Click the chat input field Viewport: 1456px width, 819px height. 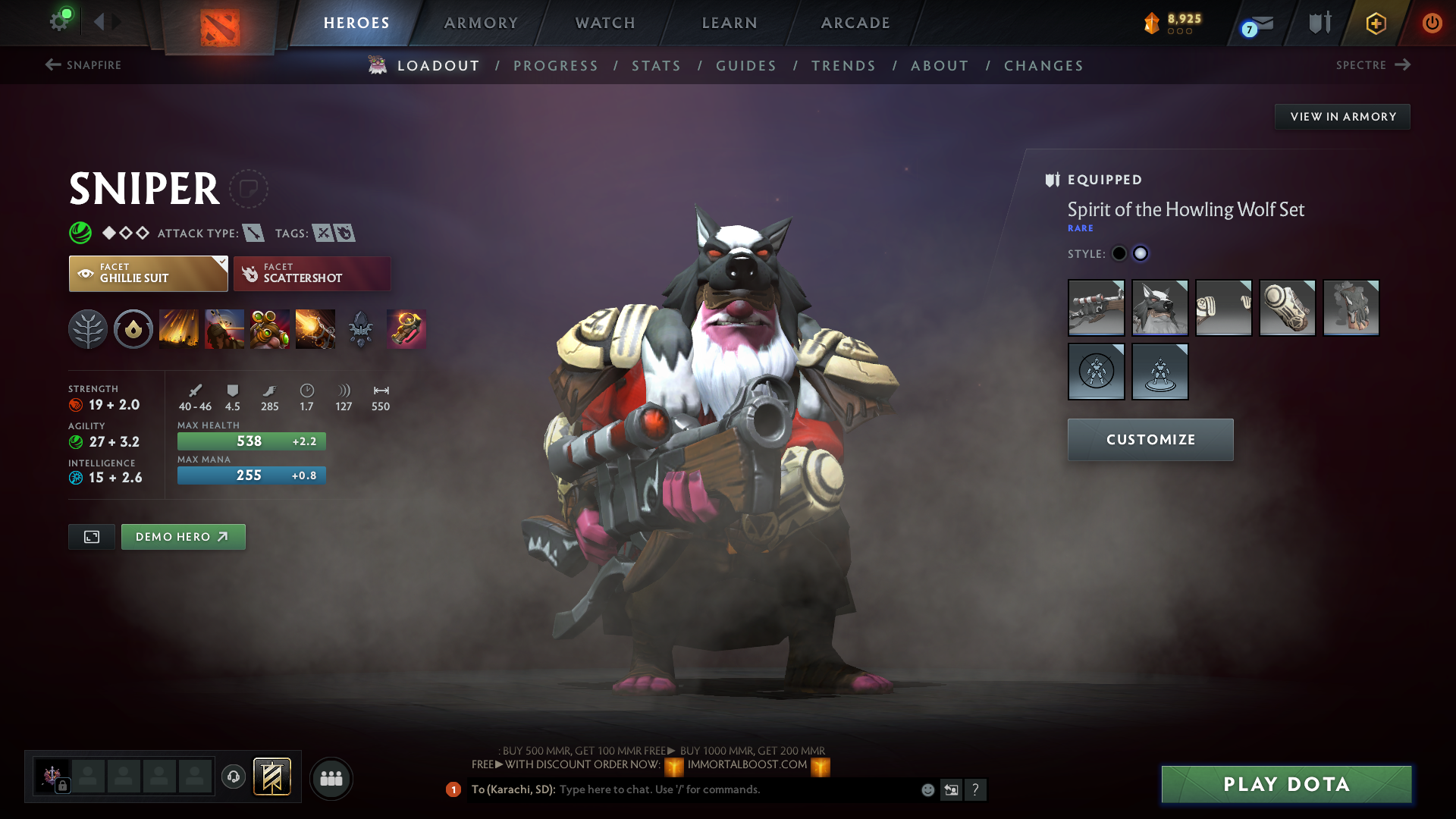pyautogui.click(x=736, y=789)
